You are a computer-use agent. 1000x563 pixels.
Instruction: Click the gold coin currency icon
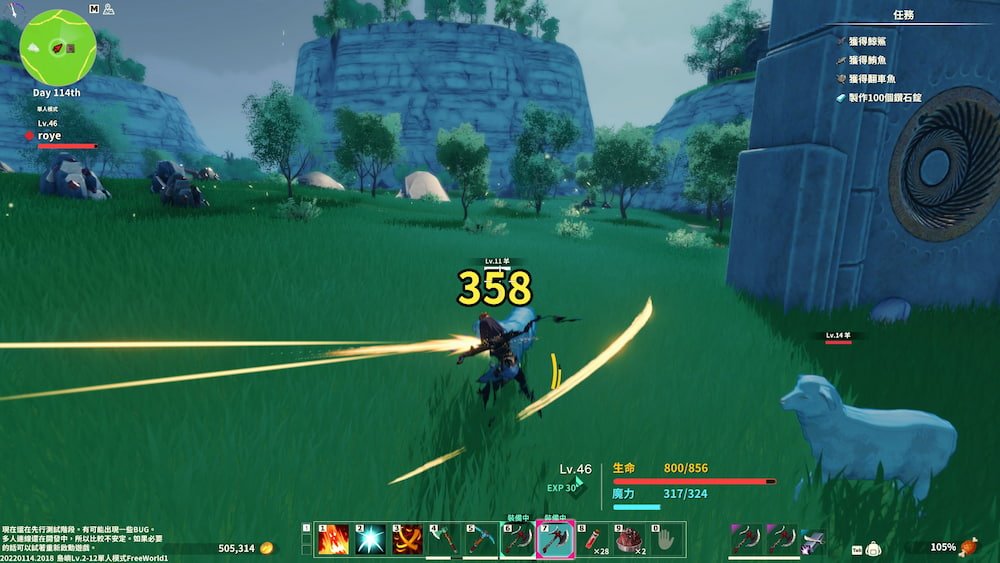click(266, 548)
